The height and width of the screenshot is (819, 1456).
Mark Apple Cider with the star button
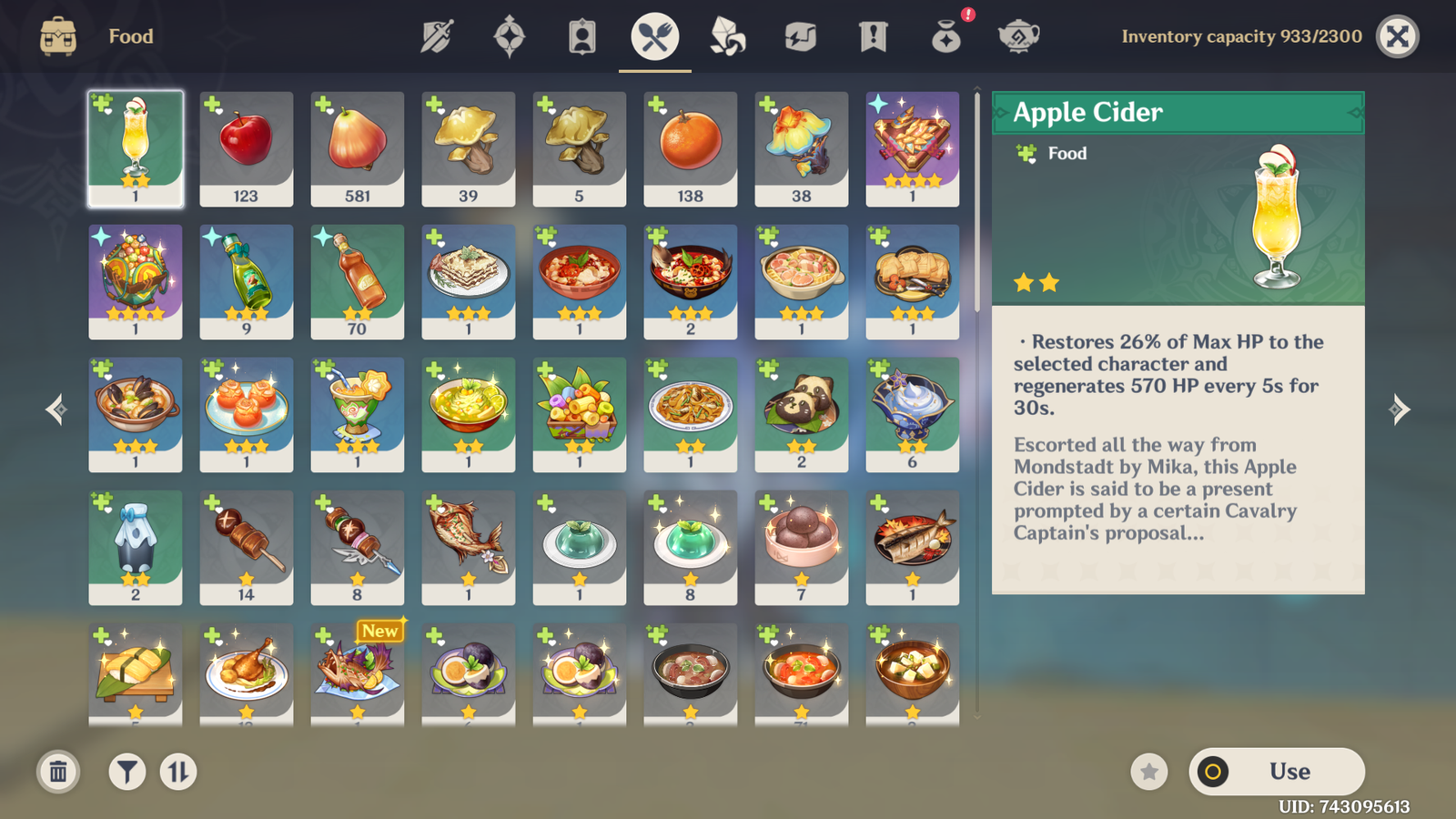coord(1149,773)
